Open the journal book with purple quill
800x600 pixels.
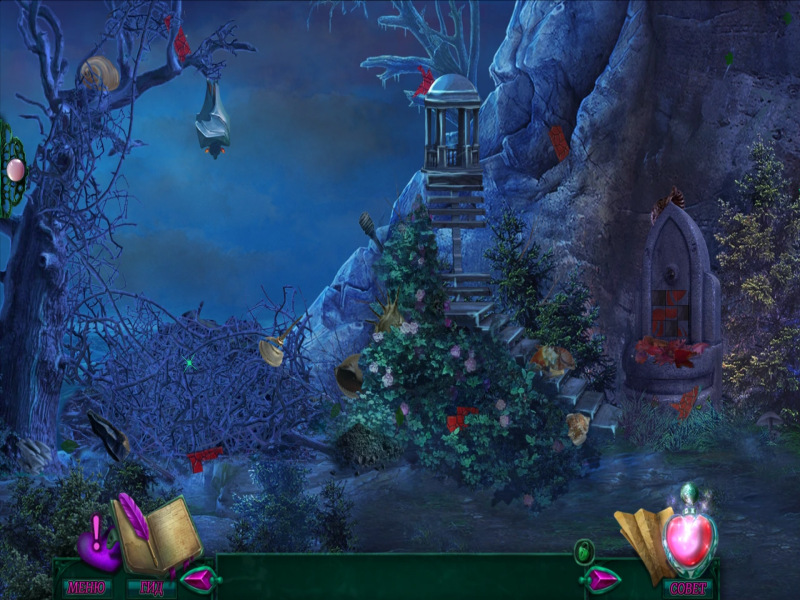[156, 535]
